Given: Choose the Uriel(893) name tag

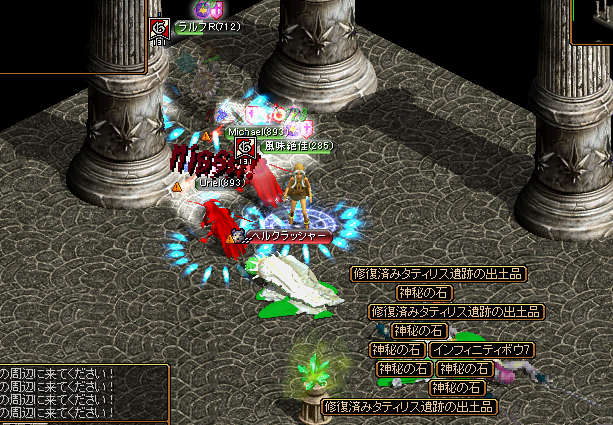Looking at the screenshot, I should [222, 183].
